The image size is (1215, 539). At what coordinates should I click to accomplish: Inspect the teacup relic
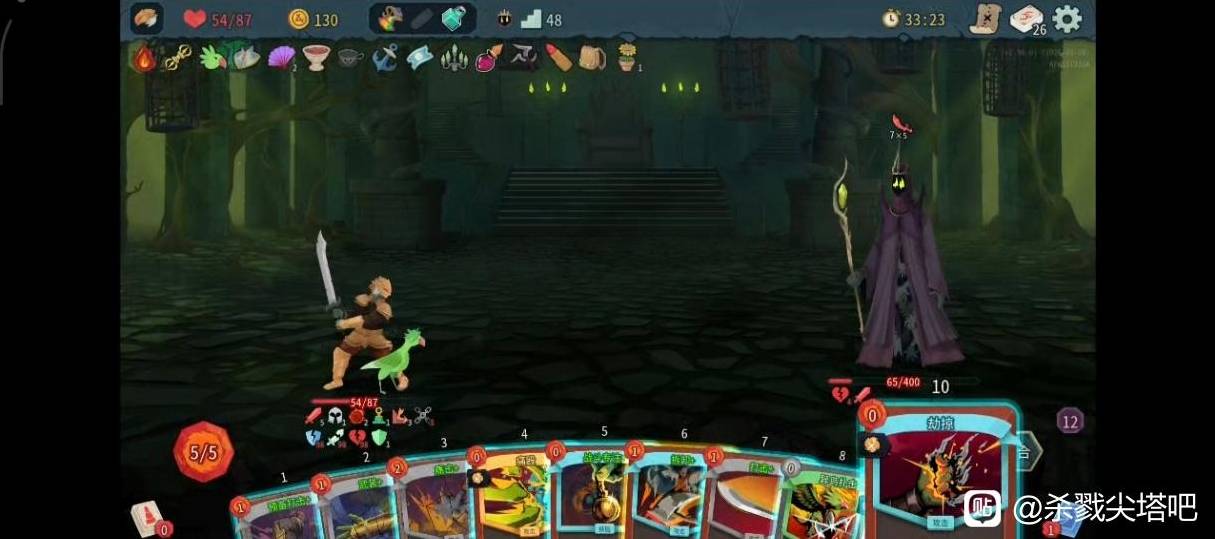pos(351,58)
